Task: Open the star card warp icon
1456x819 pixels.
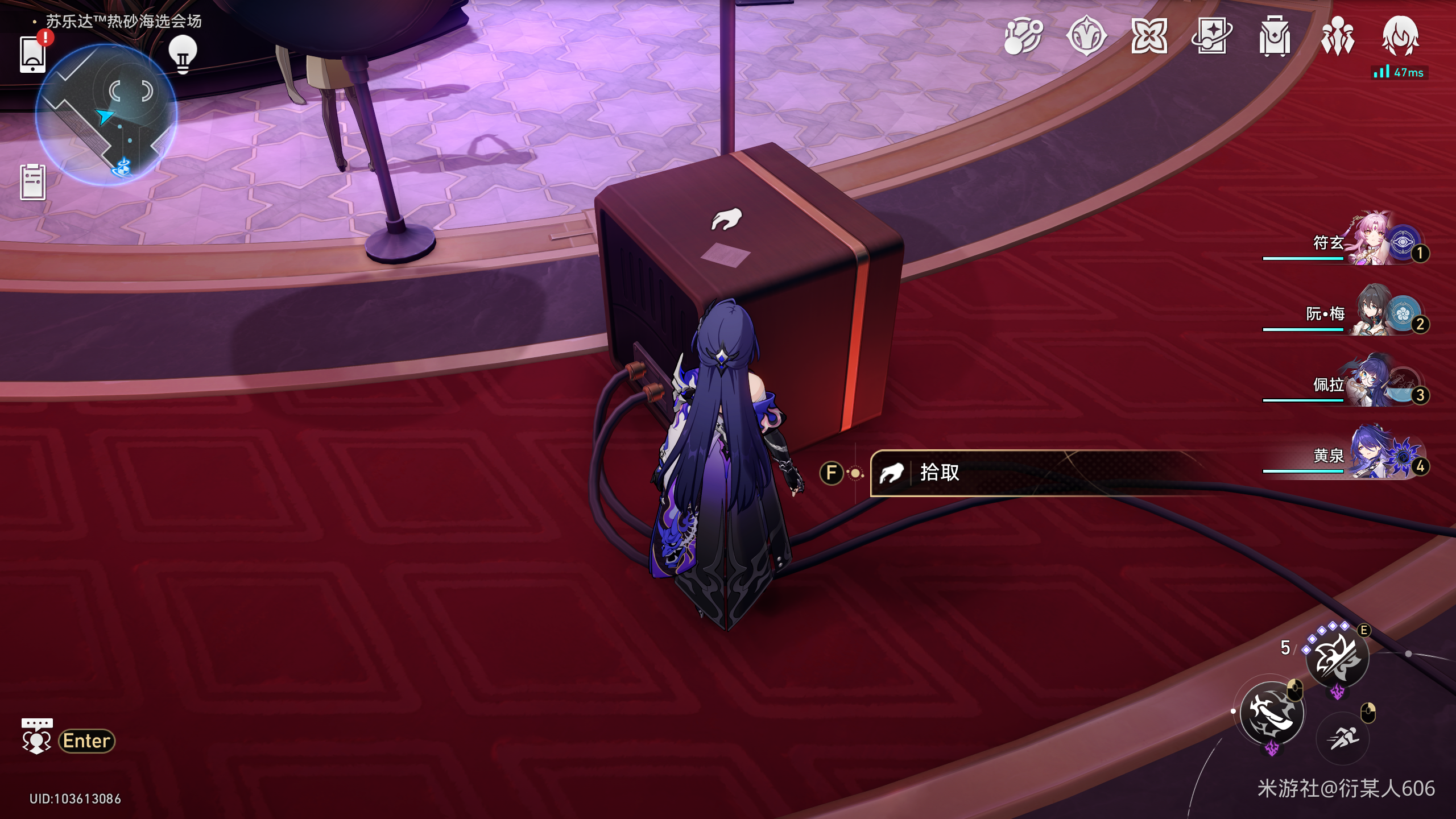Action: coord(1212,37)
